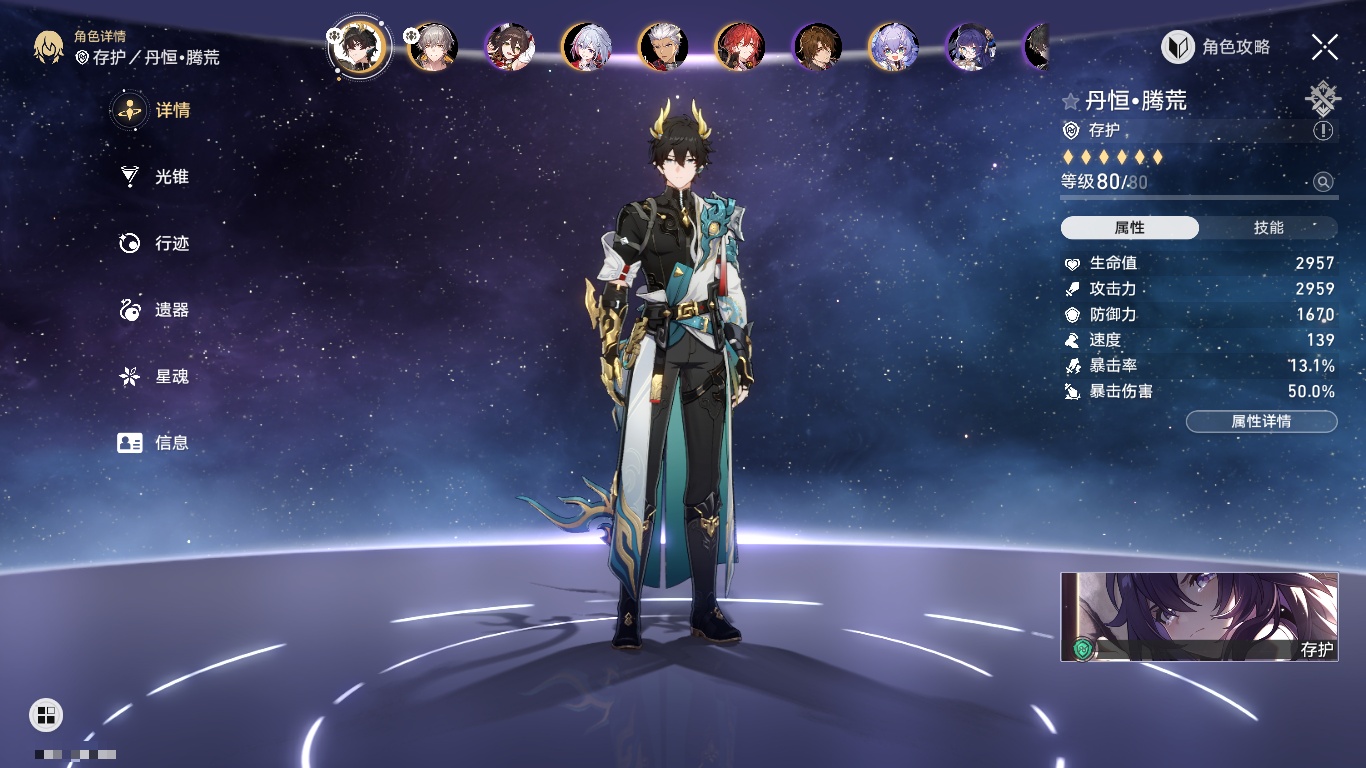Pick the white-haired dark-skinned character portrait
This screenshot has height=768, width=1366.
coord(663,47)
